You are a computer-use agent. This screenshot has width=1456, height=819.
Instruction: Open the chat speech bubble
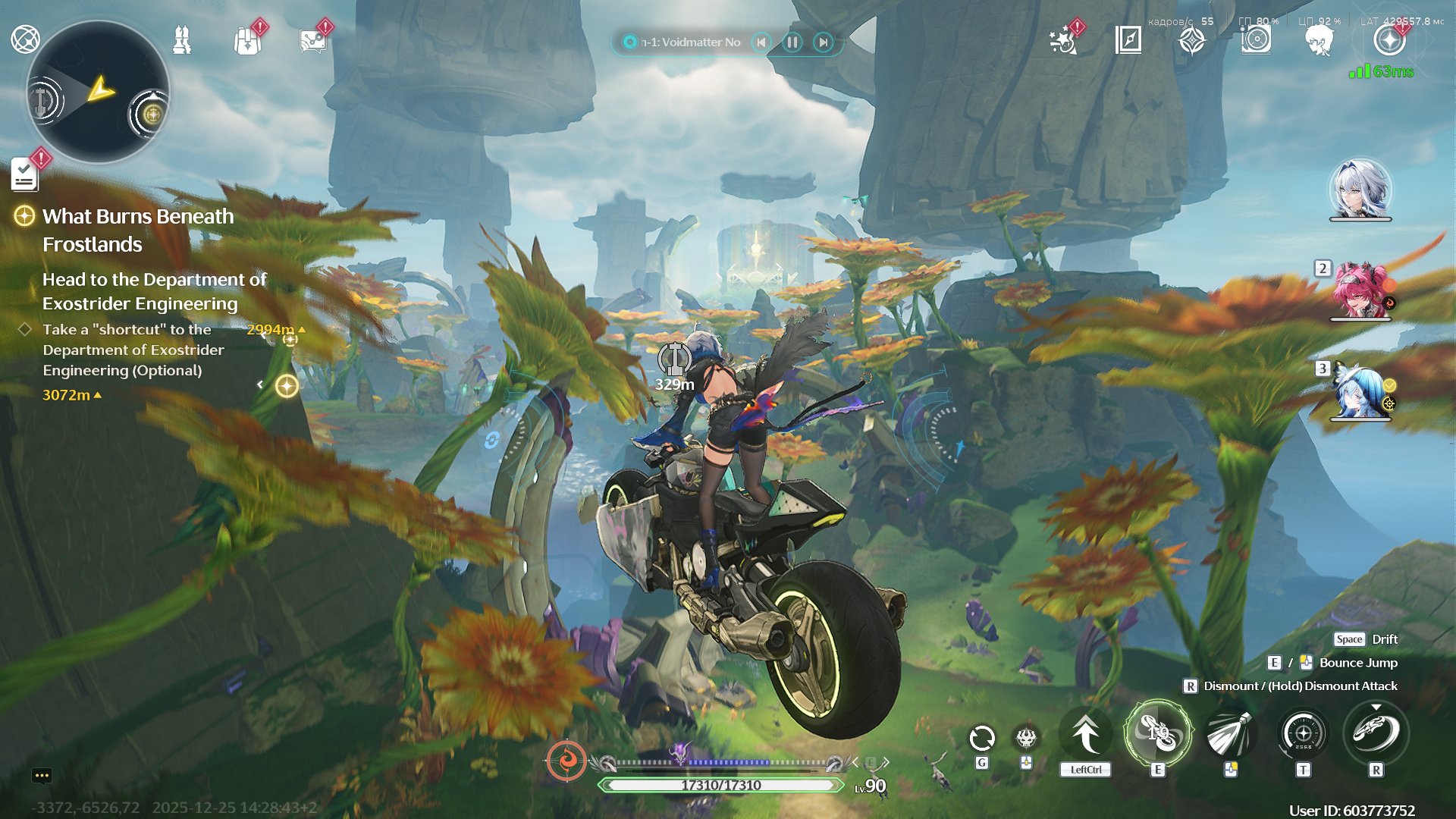coord(42,775)
